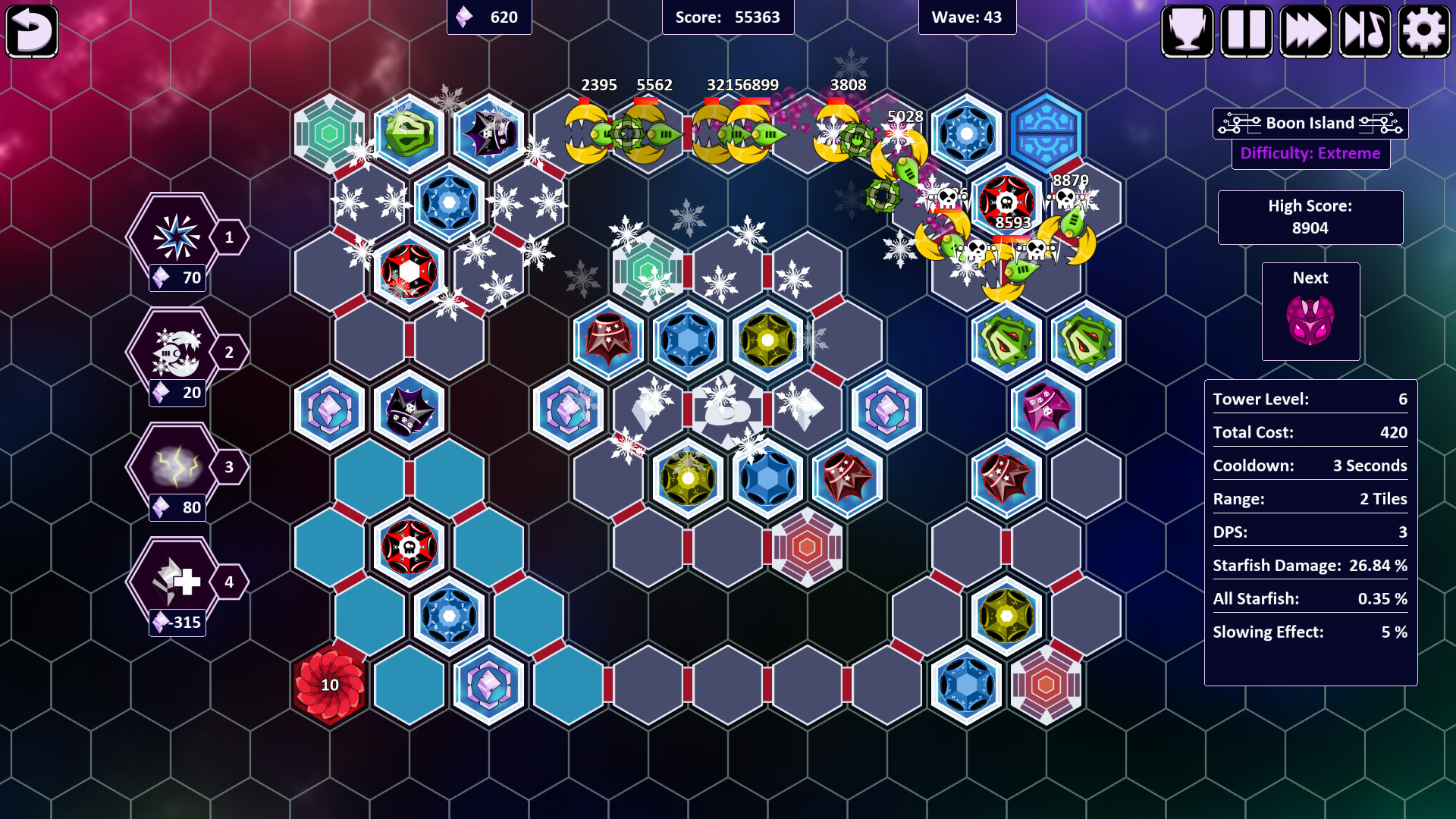Viewport: 1456px width, 819px height.
Task: Click the crystal currency counter showing 620
Action: pyautogui.click(x=489, y=17)
